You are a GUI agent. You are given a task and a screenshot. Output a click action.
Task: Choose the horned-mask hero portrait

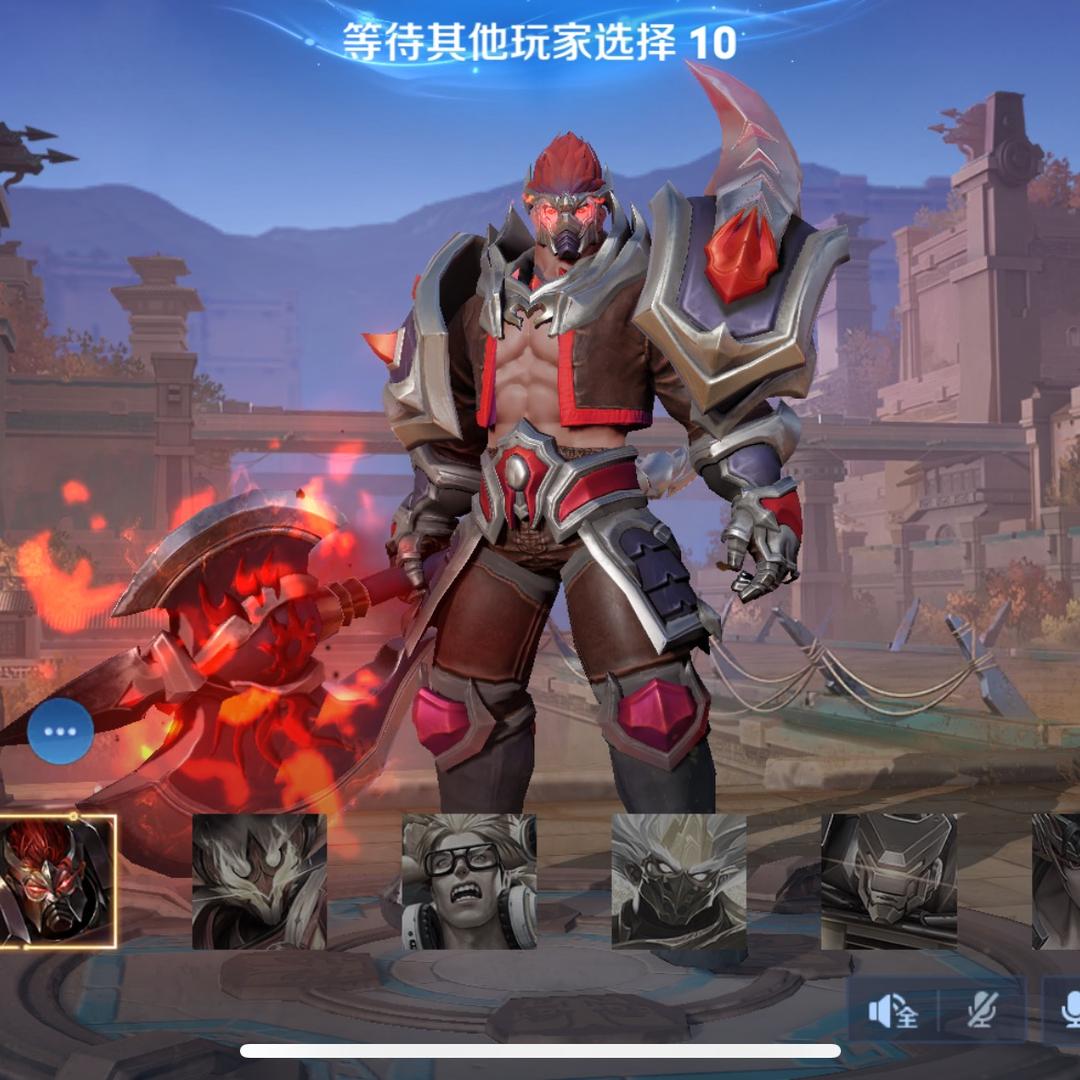(x=259, y=881)
